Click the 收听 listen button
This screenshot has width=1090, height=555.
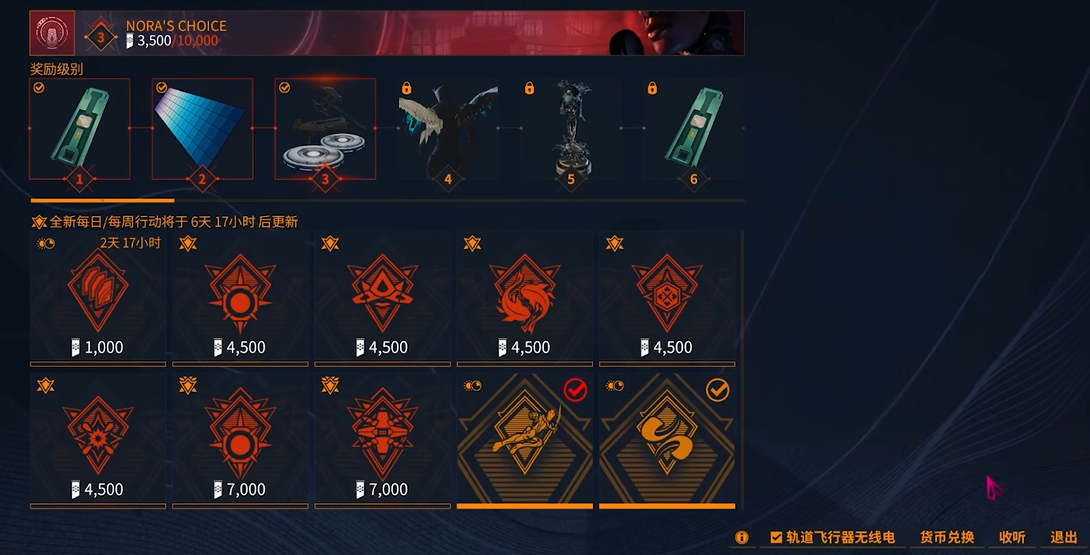(x=1012, y=538)
